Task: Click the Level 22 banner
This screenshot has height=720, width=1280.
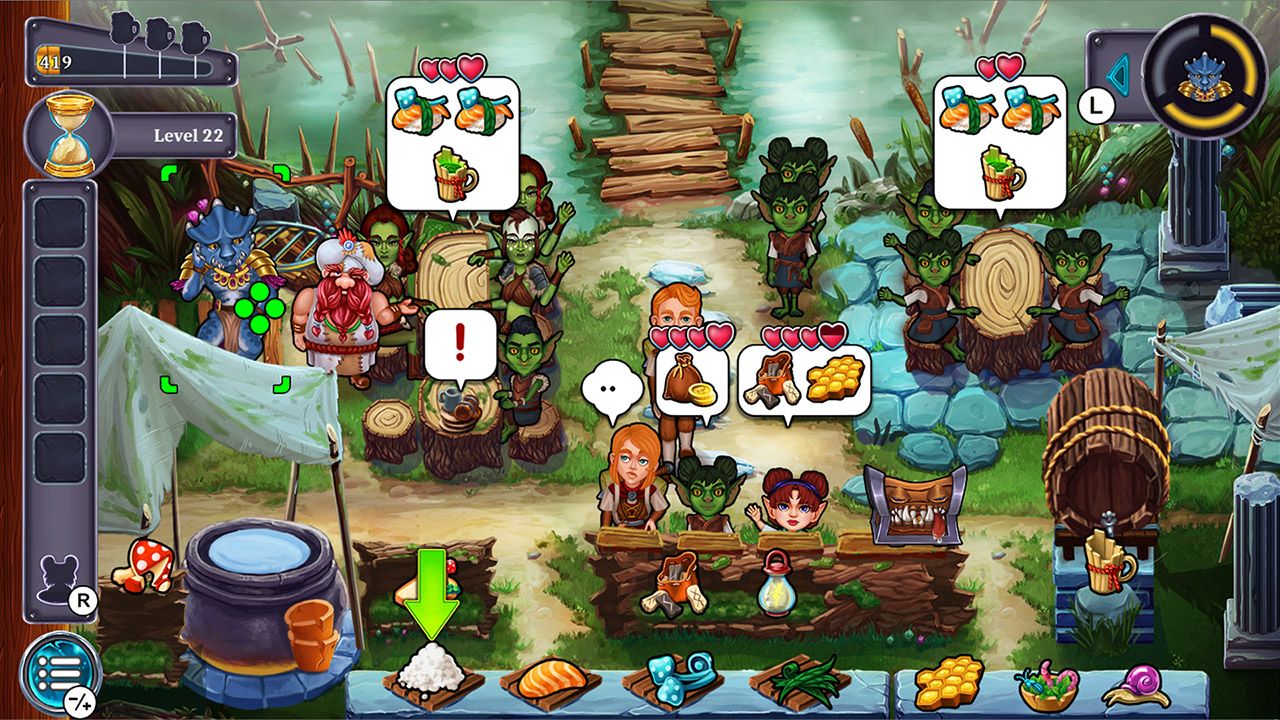Action: tap(187, 136)
